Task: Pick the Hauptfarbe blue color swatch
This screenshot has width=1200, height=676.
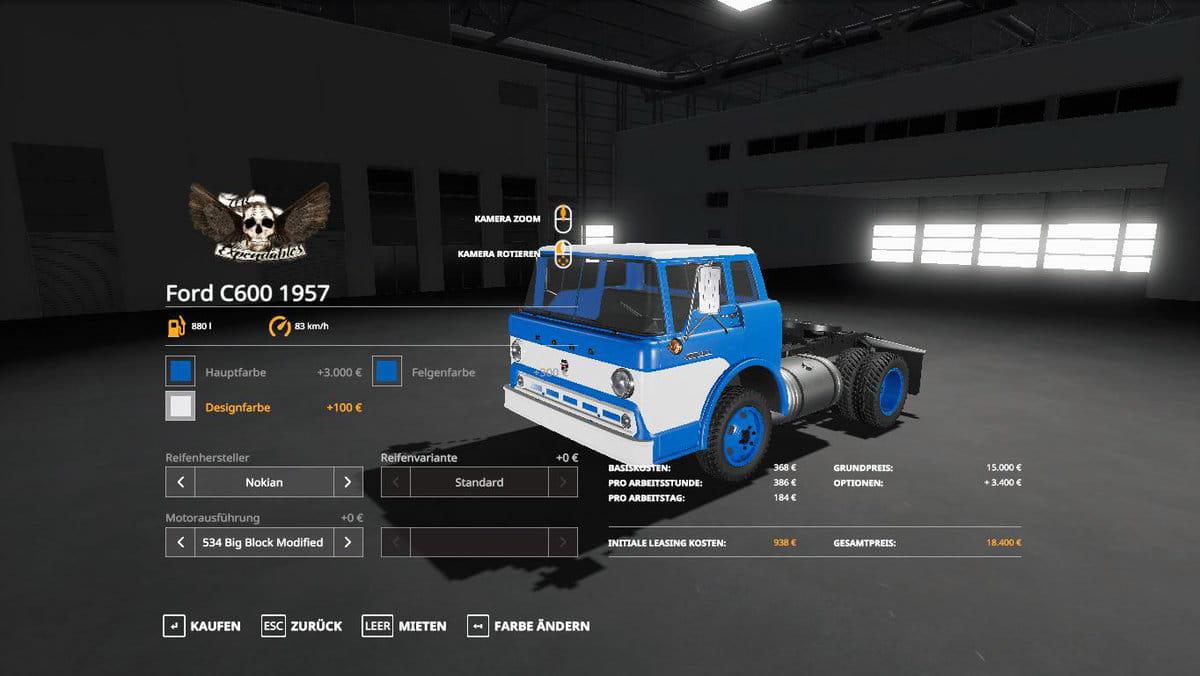Action: pyautogui.click(x=181, y=372)
